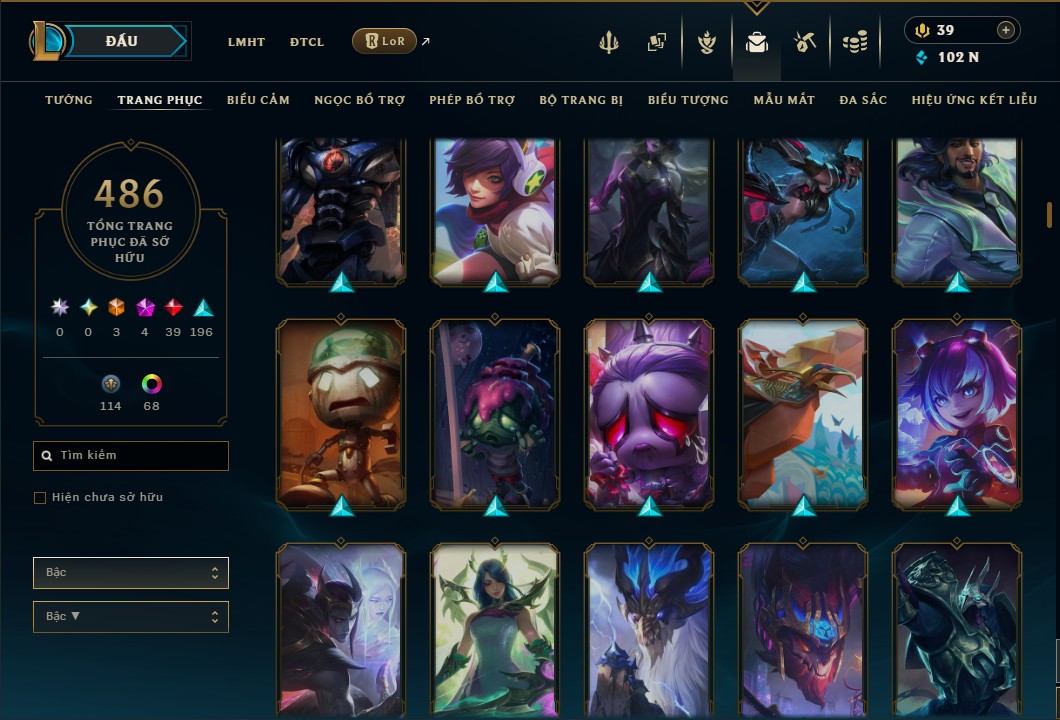Show the BỘ TRANG BỊ tab
Screen dimensions: 1060x720
click(x=581, y=100)
